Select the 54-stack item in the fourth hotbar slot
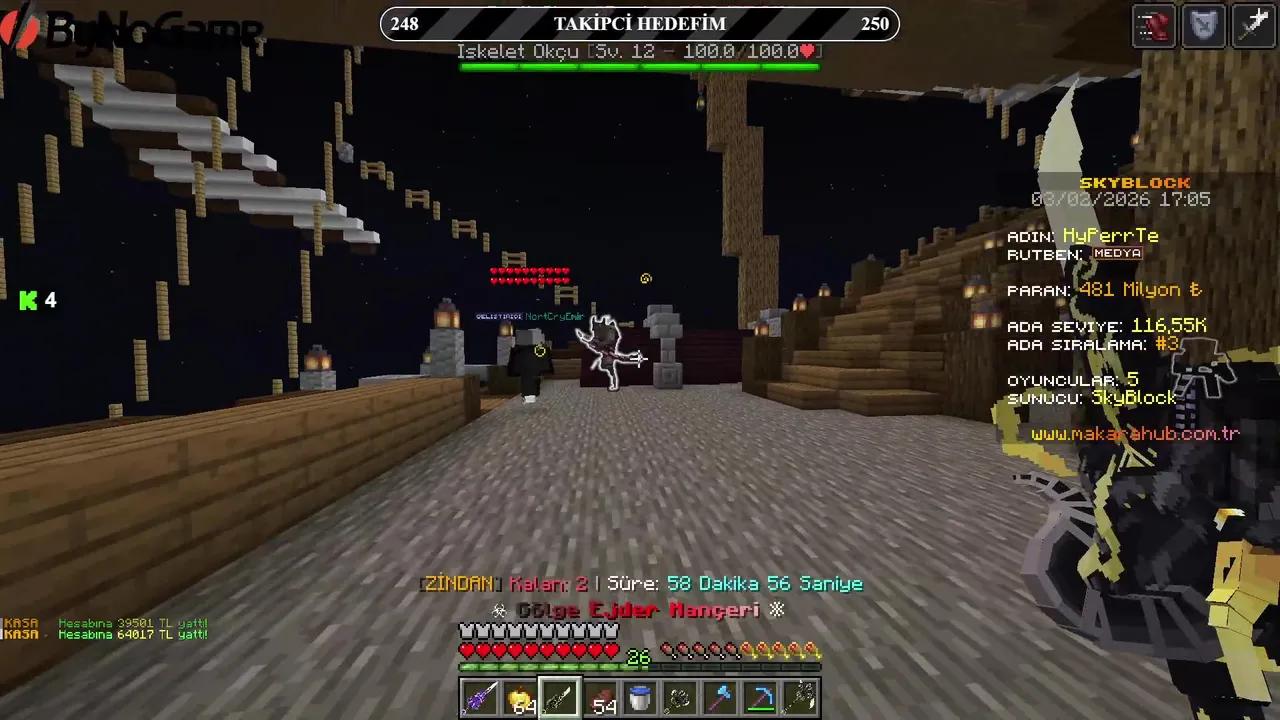The height and width of the screenshot is (720, 1280). pos(599,698)
